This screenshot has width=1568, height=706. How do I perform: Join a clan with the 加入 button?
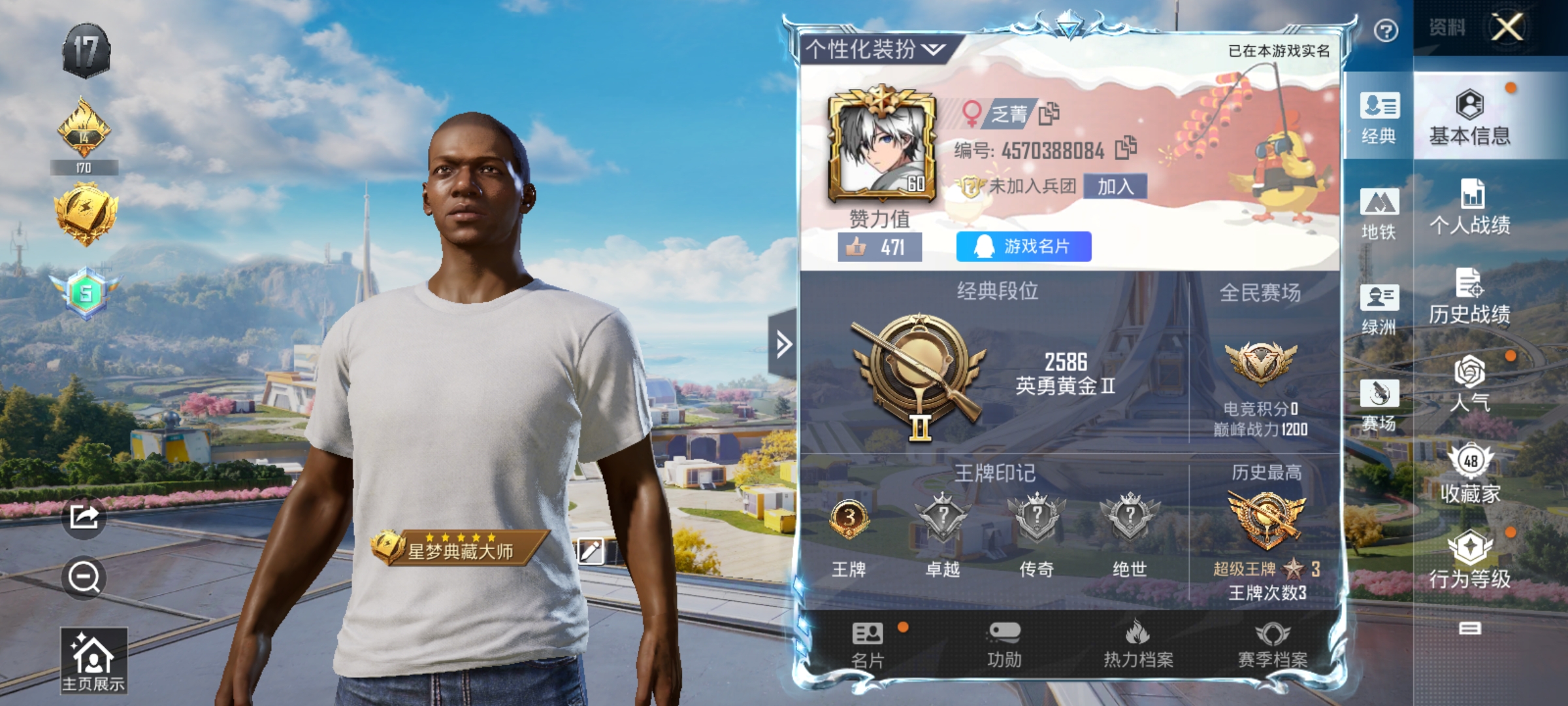pos(1115,187)
